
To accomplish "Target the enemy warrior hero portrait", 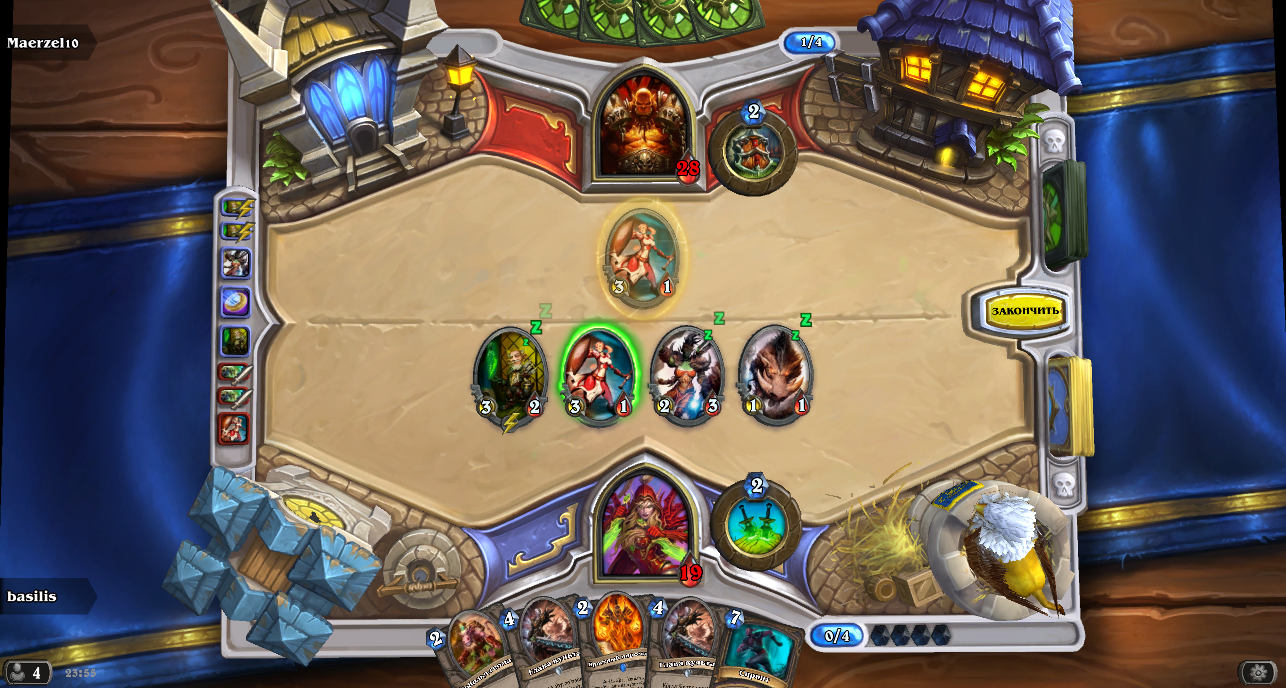I will point(643,127).
